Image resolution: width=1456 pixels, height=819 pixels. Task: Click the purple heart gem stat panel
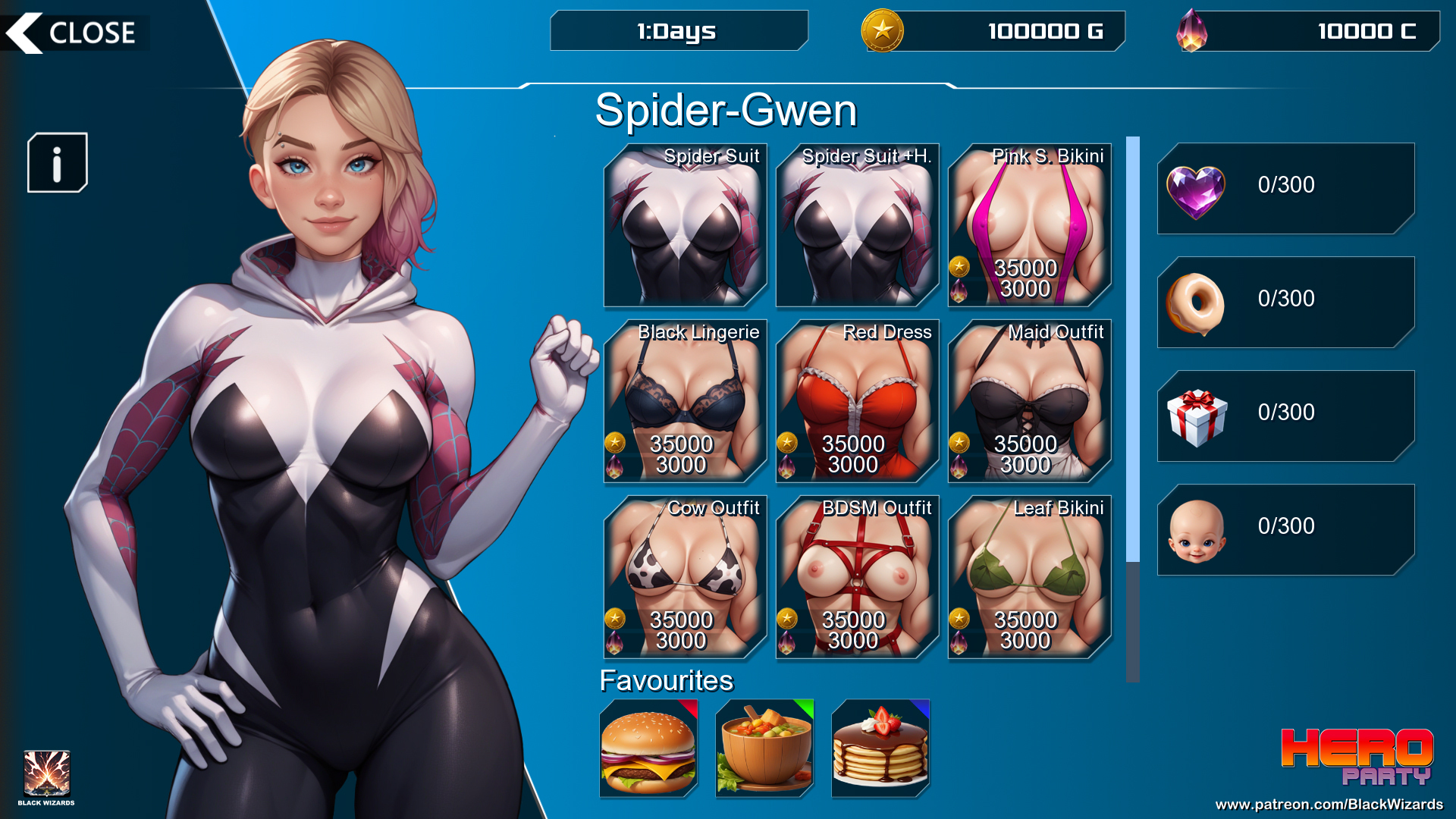(1285, 188)
